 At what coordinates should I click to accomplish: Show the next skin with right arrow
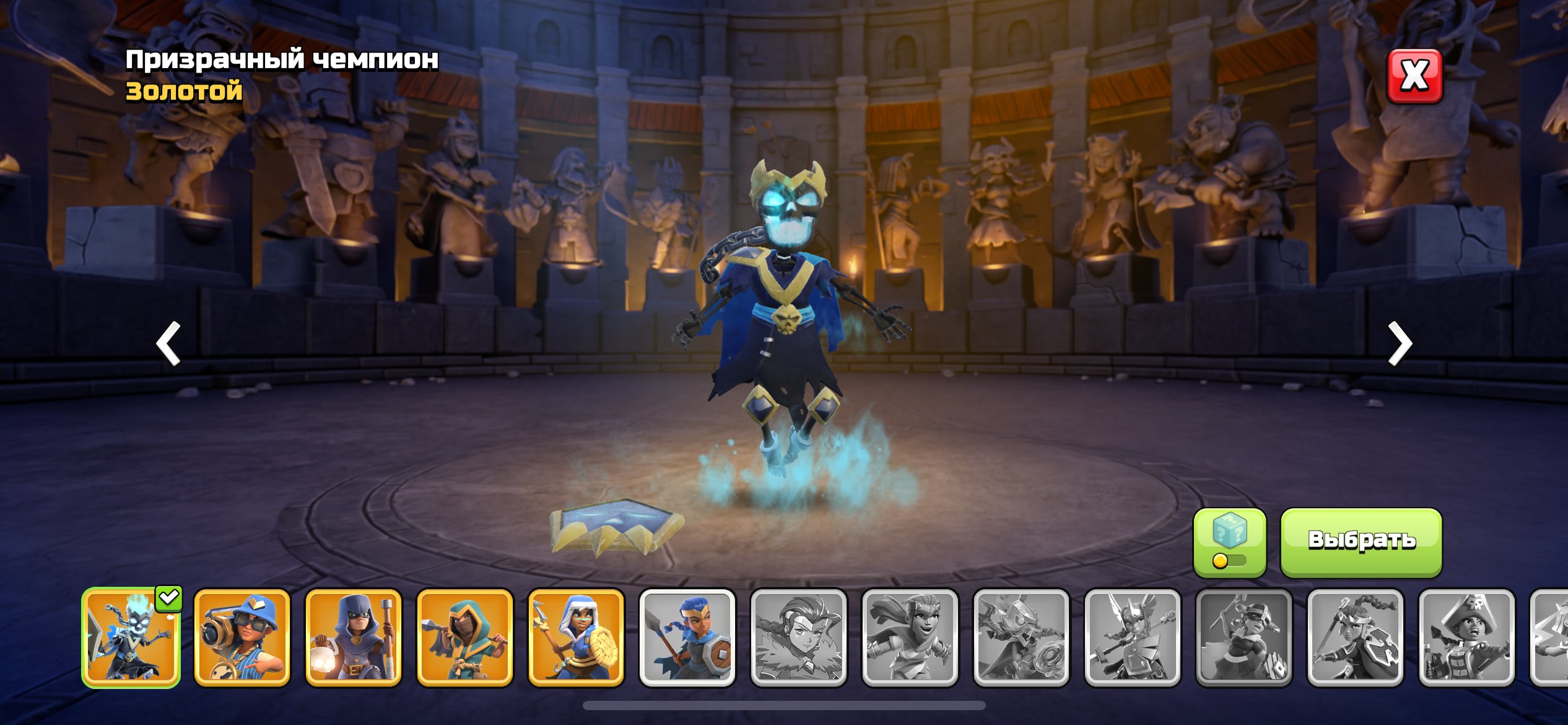[1400, 343]
